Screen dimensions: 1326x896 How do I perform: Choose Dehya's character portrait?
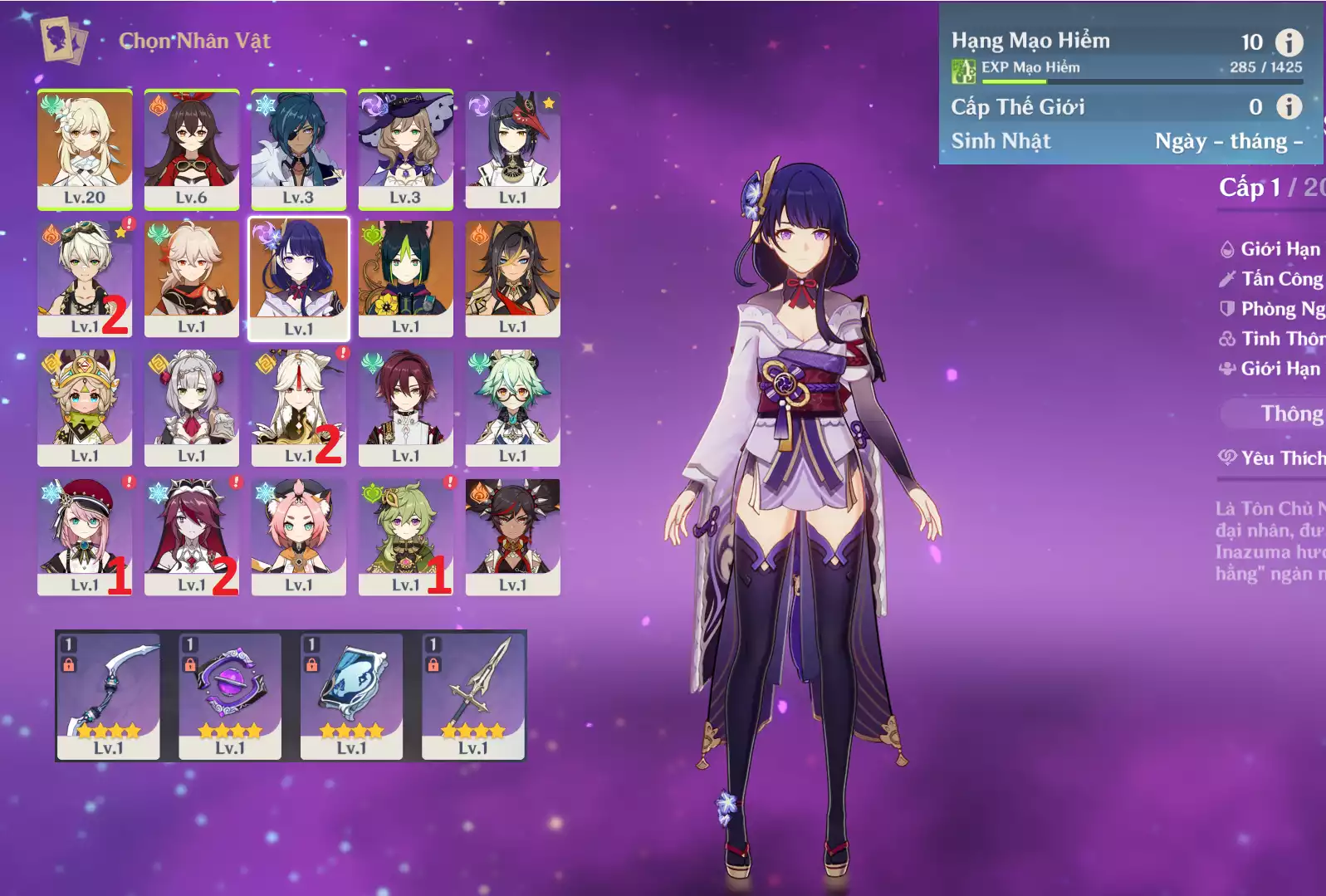pyautogui.click(x=513, y=277)
